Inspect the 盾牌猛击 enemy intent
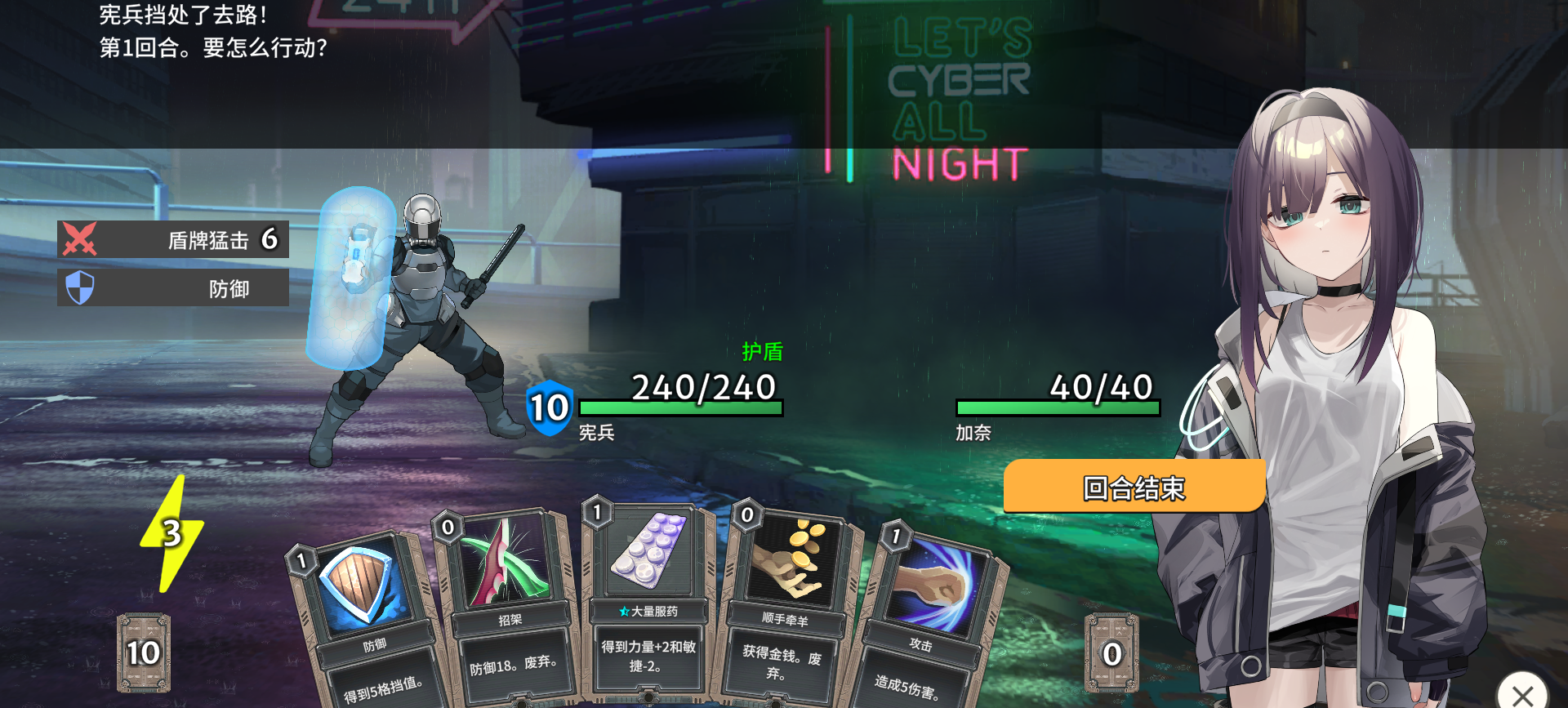 pos(173,239)
